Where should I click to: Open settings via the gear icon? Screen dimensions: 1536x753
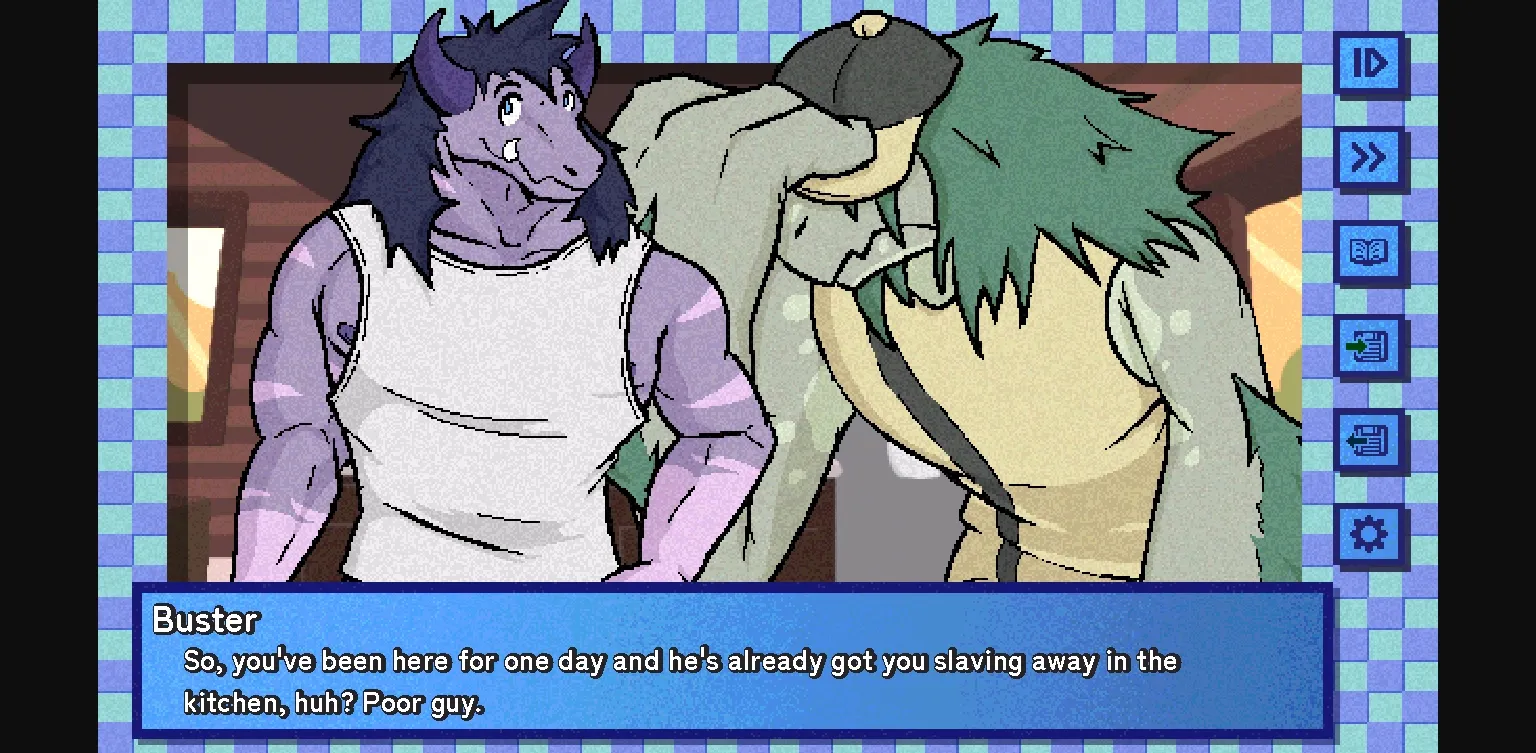[1370, 533]
